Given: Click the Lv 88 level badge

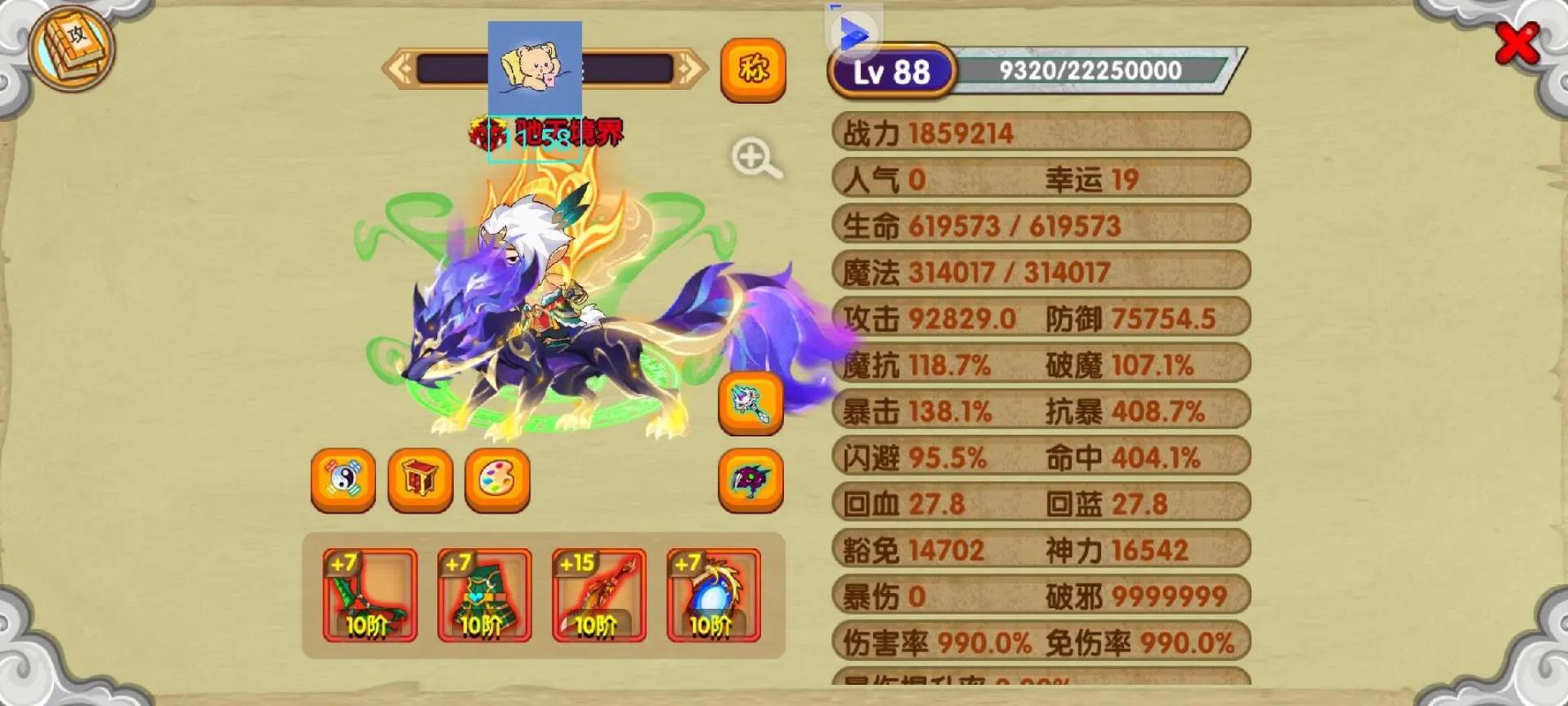Looking at the screenshot, I should tap(892, 71).
